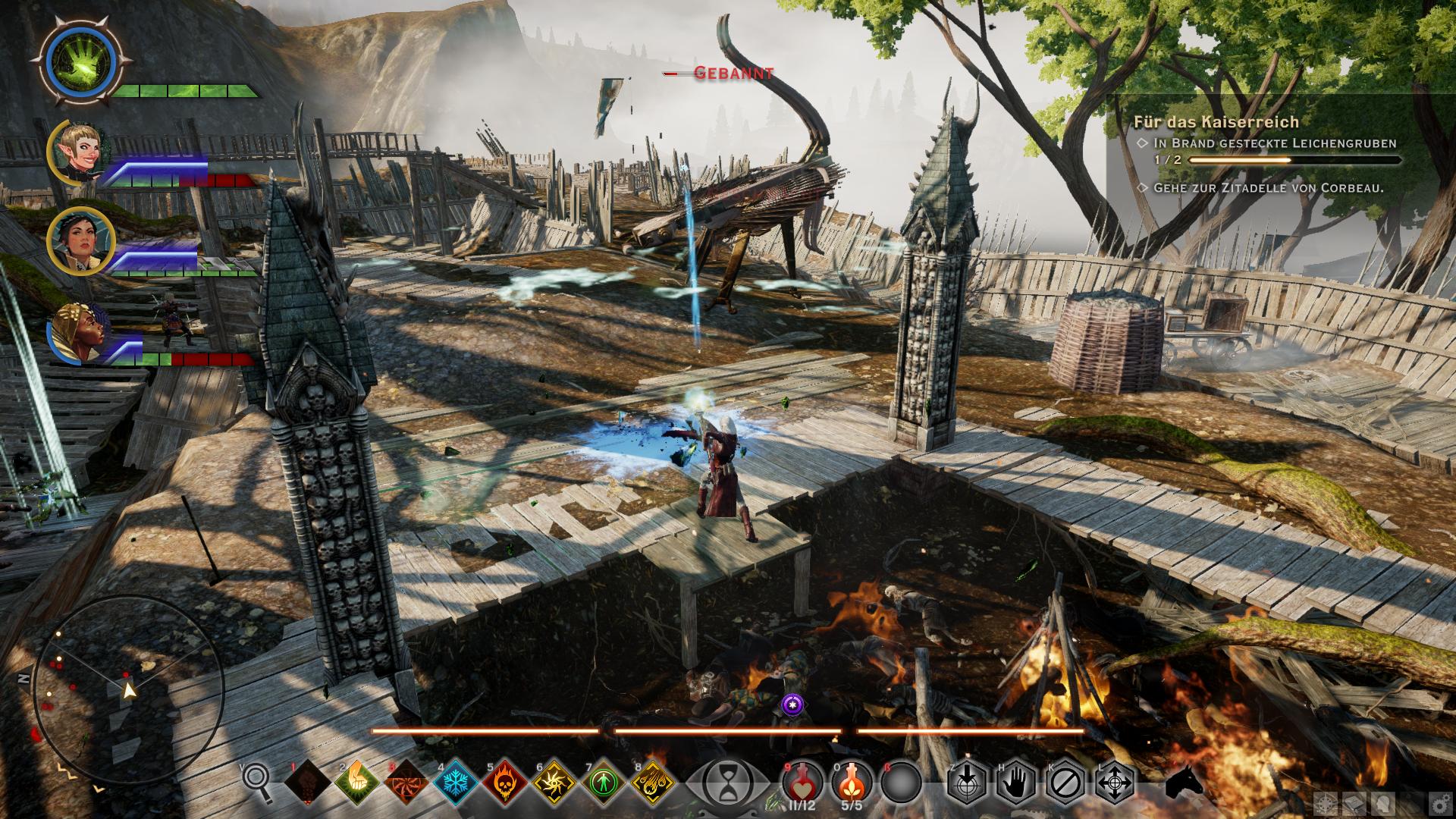Viewport: 1456px width, 819px height.
Task: Issue the attack-my-target party command
Action: (967, 781)
